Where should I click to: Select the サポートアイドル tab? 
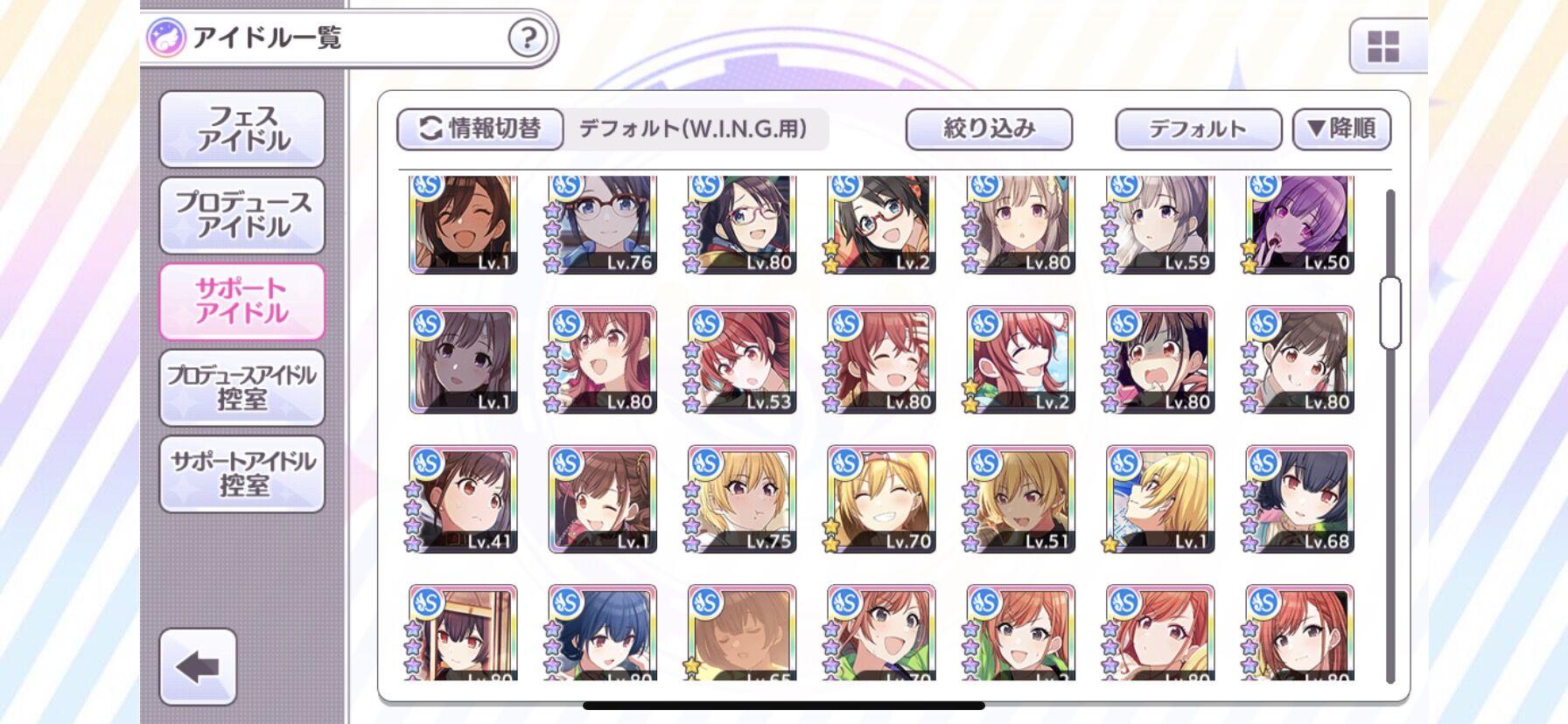(x=242, y=302)
